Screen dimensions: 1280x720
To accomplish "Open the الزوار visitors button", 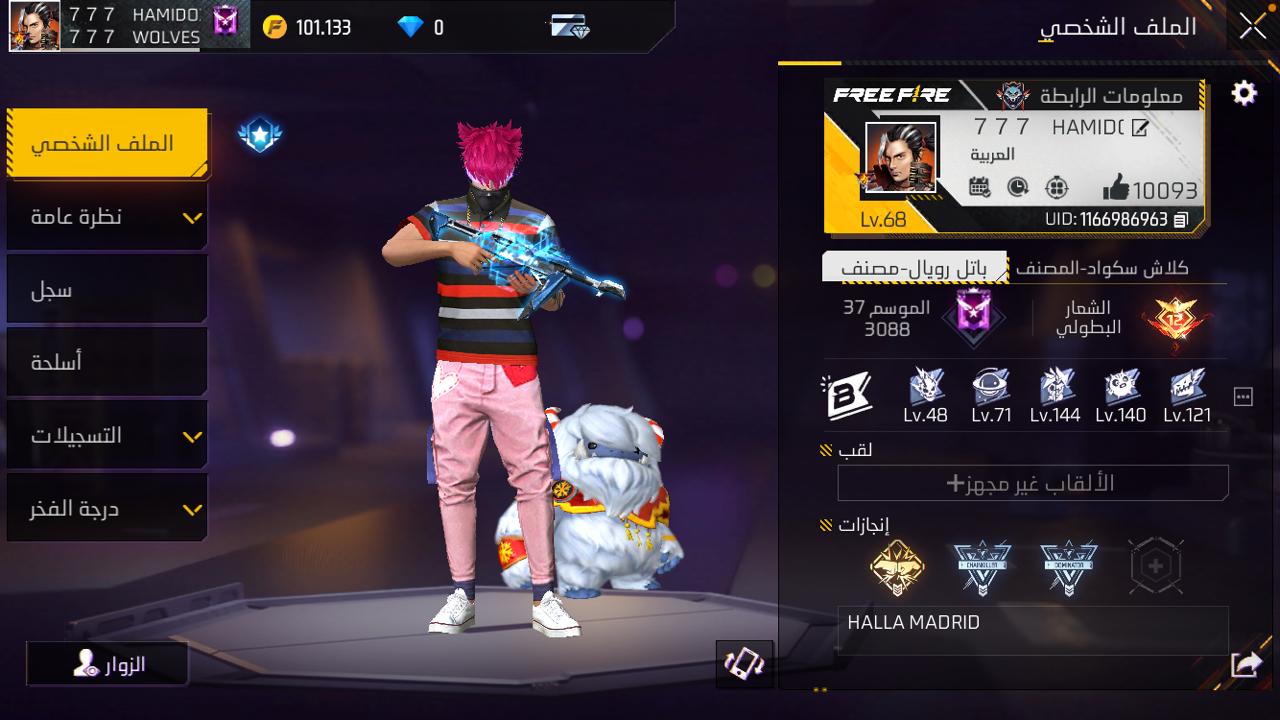I will [108, 665].
